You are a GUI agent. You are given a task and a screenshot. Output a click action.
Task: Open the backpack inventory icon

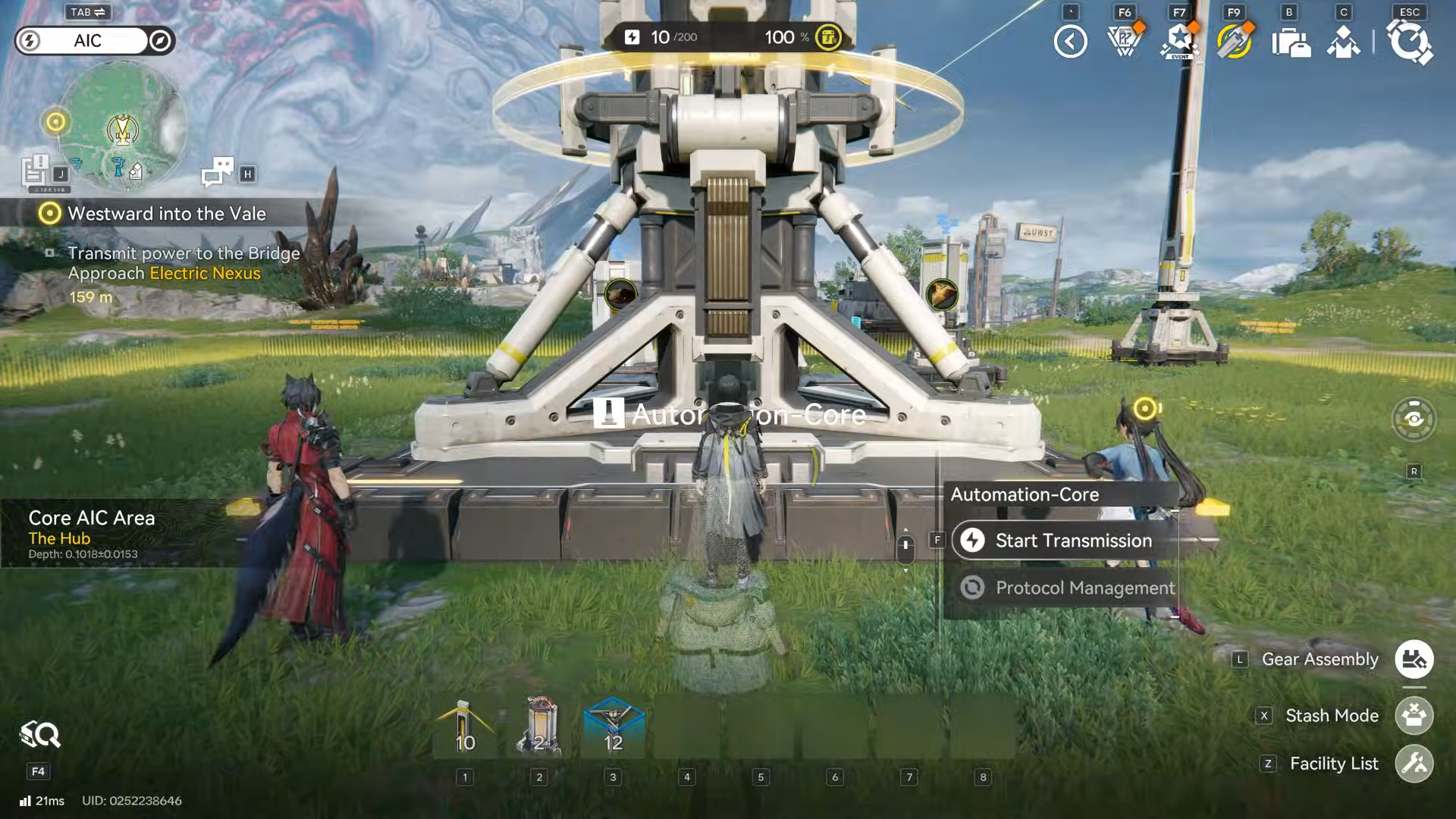pos(1290,42)
